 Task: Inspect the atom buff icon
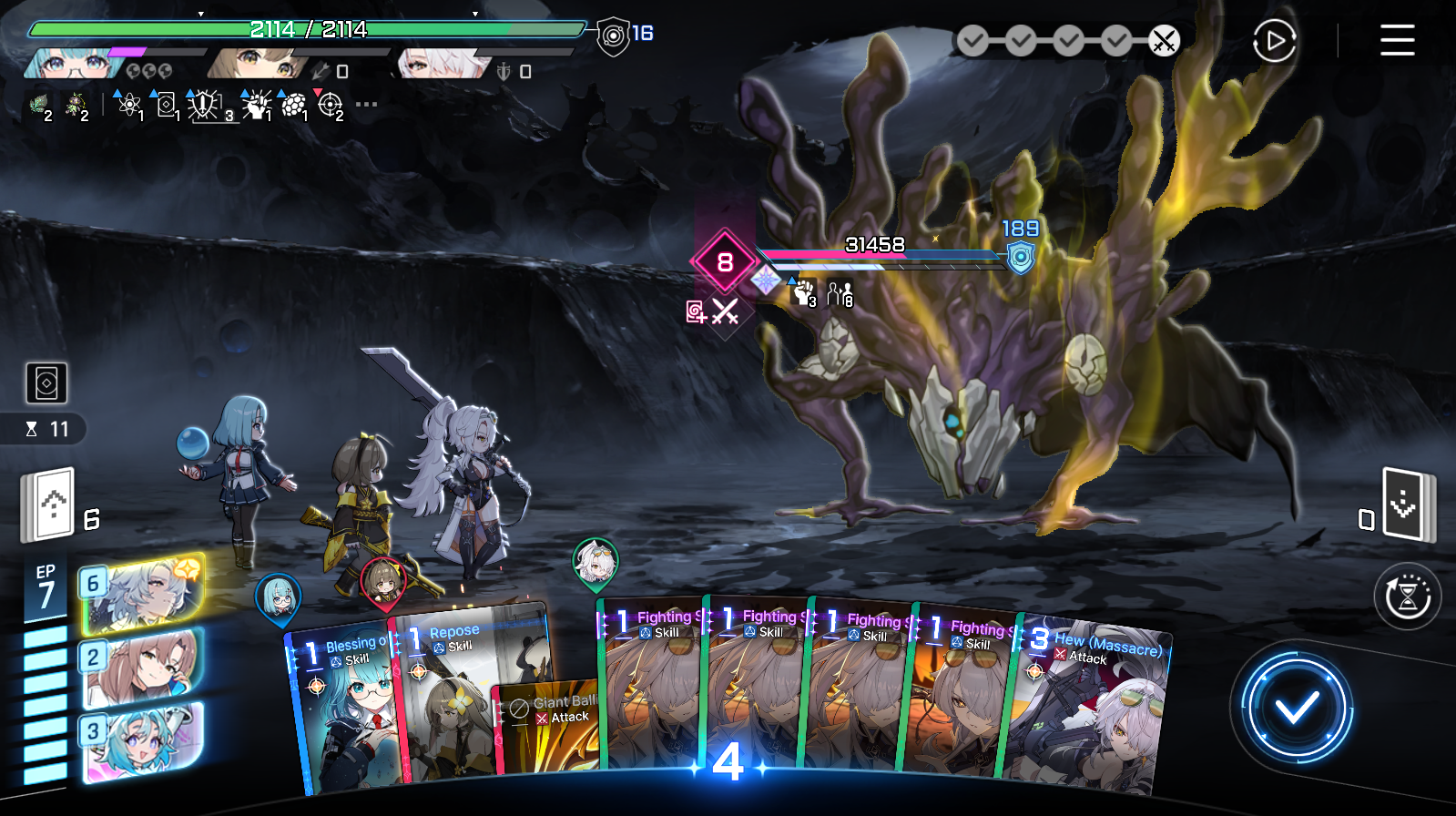tap(129, 106)
